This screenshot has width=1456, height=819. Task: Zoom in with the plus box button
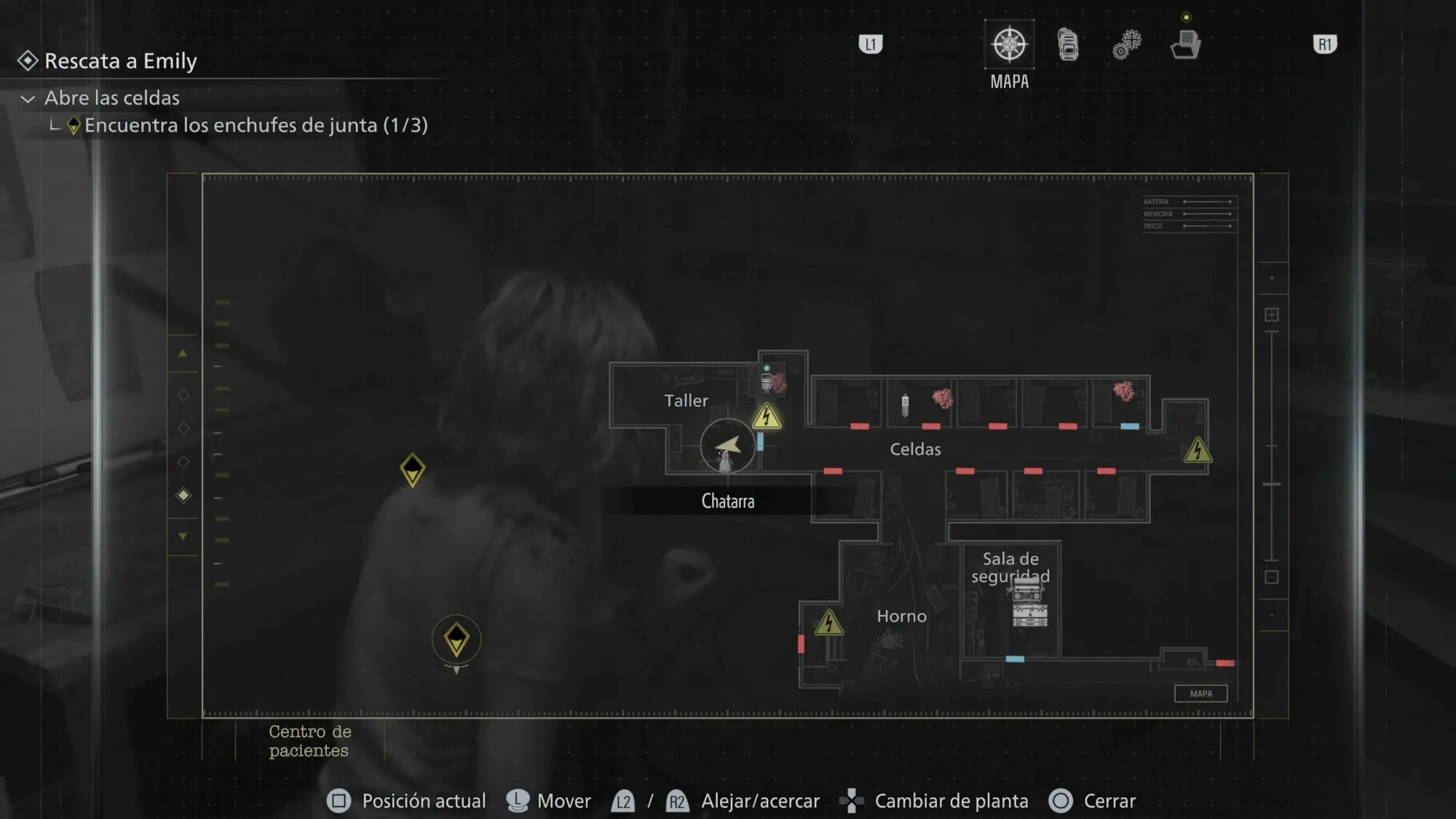[1272, 314]
